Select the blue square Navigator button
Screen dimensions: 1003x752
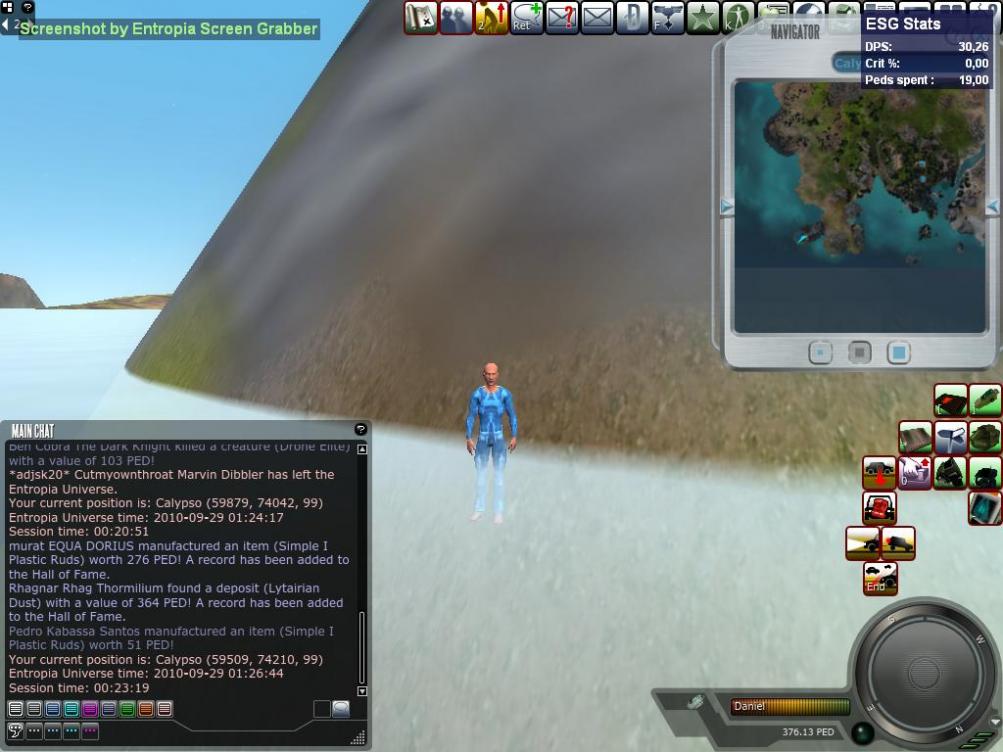click(x=898, y=353)
